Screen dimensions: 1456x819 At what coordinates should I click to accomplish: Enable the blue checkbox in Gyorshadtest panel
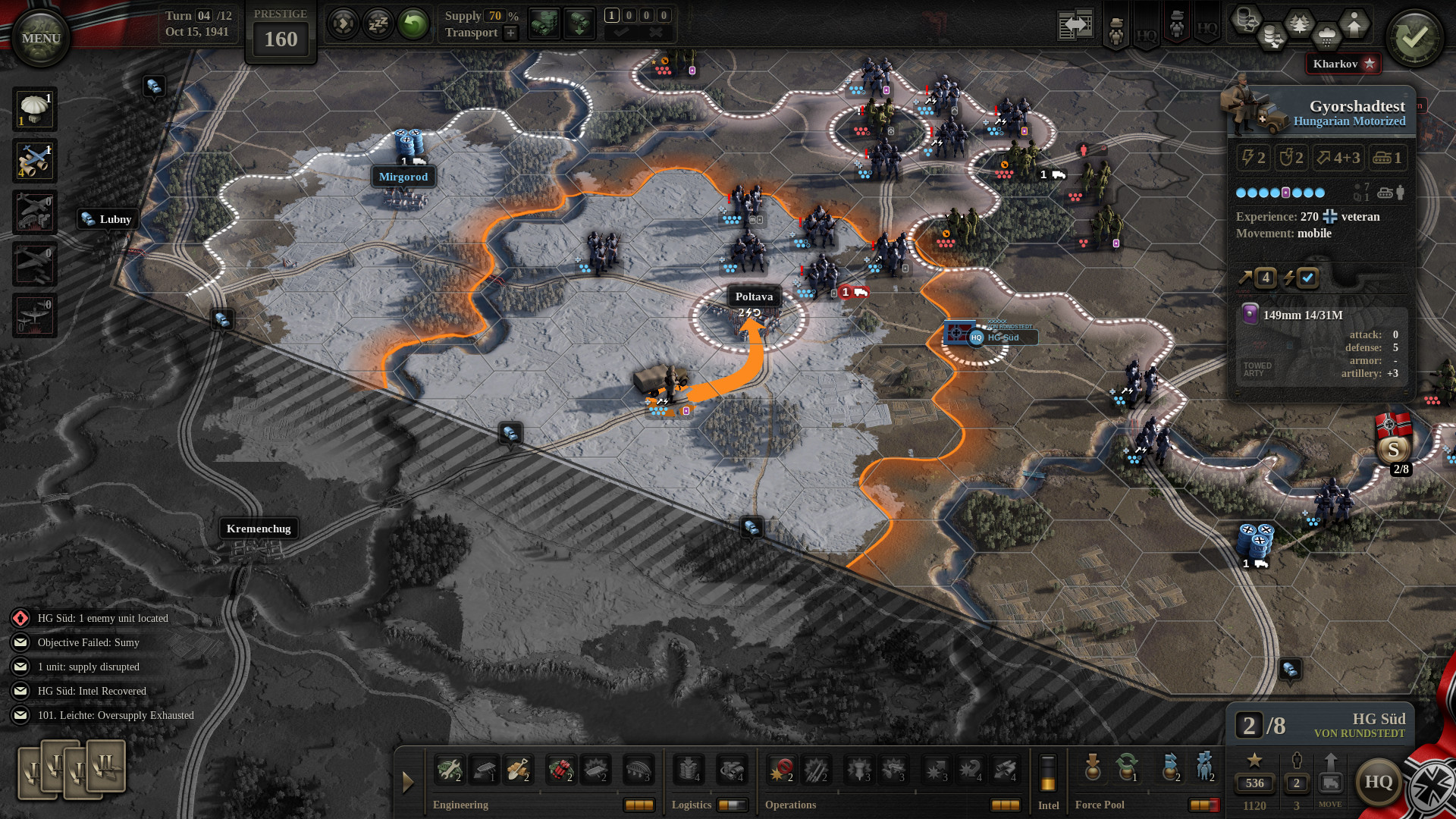(x=1307, y=278)
